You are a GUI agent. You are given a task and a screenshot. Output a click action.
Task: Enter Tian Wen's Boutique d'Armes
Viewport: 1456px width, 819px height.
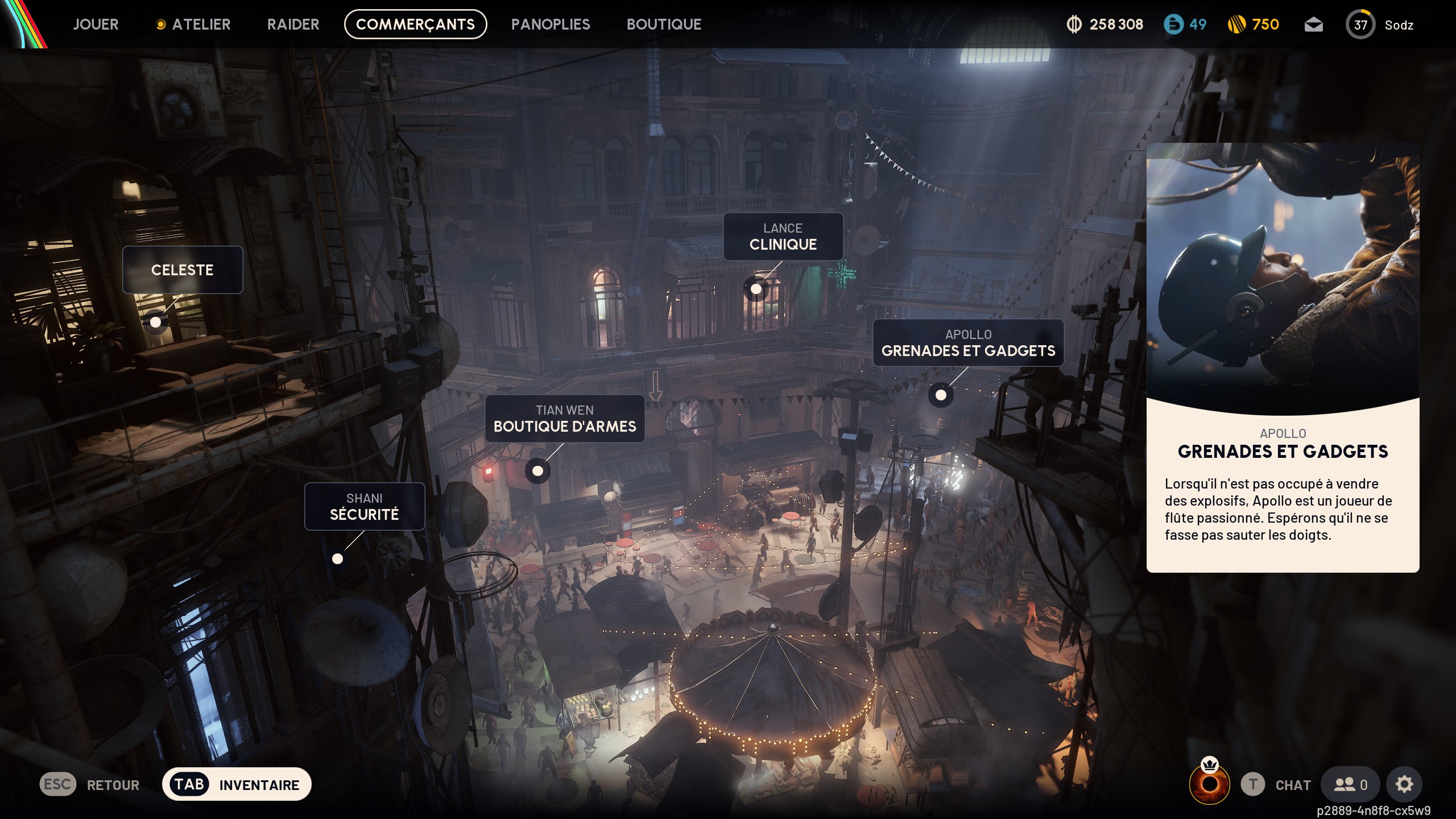[x=564, y=419]
